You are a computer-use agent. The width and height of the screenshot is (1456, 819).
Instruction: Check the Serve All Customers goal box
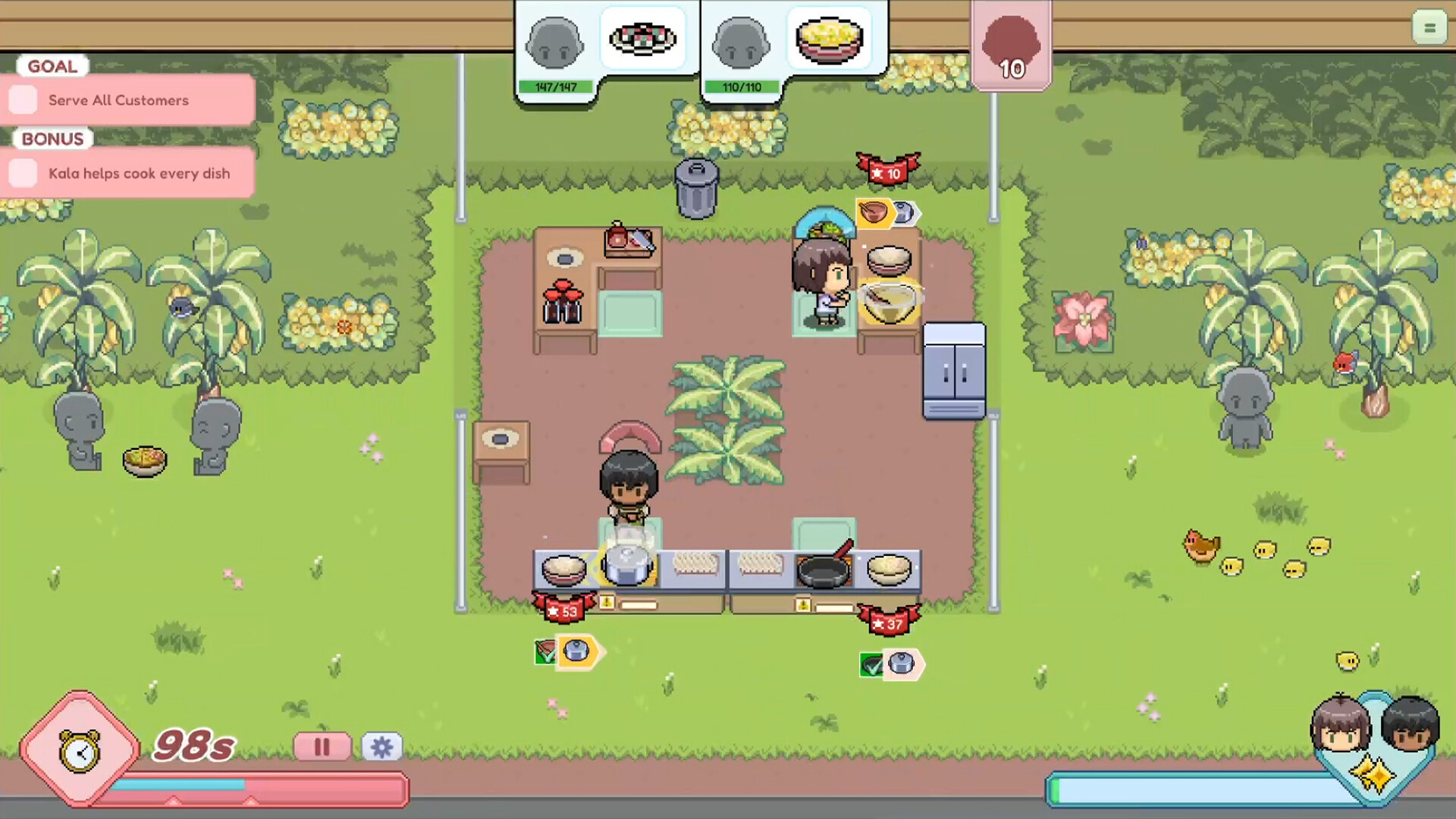(x=24, y=99)
